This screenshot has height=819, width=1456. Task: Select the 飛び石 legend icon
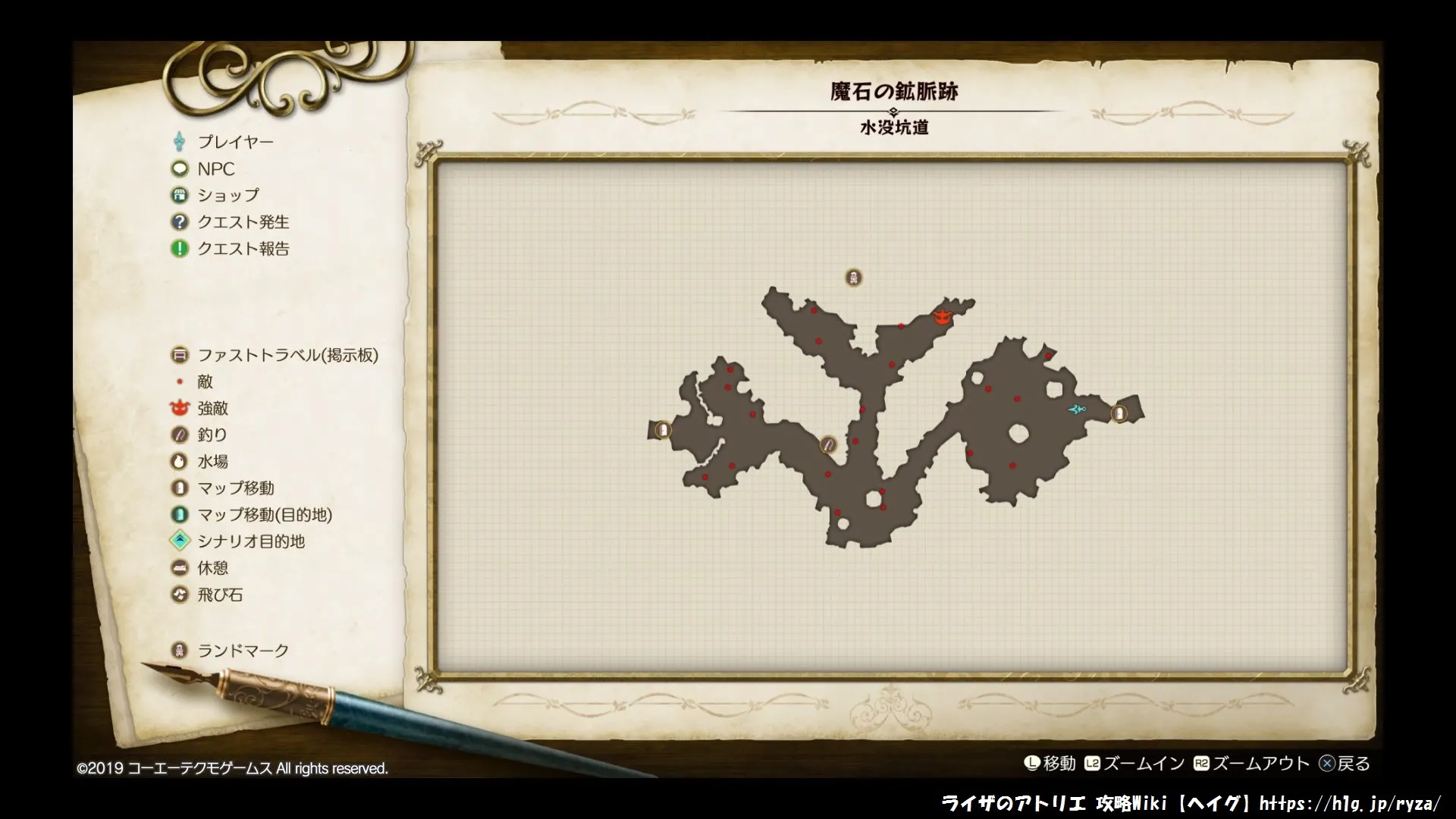(x=180, y=595)
